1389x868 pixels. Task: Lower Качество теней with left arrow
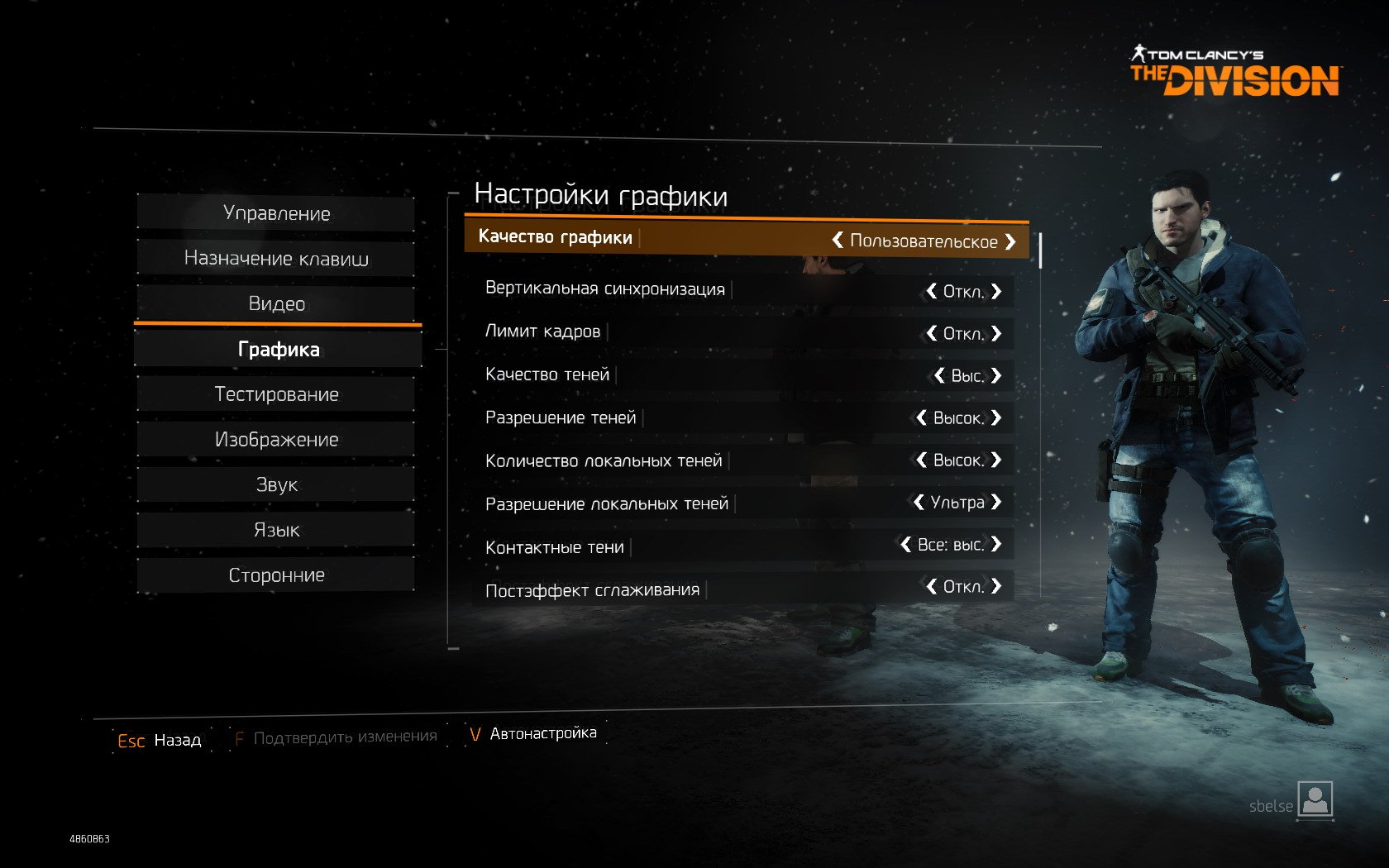[939, 375]
